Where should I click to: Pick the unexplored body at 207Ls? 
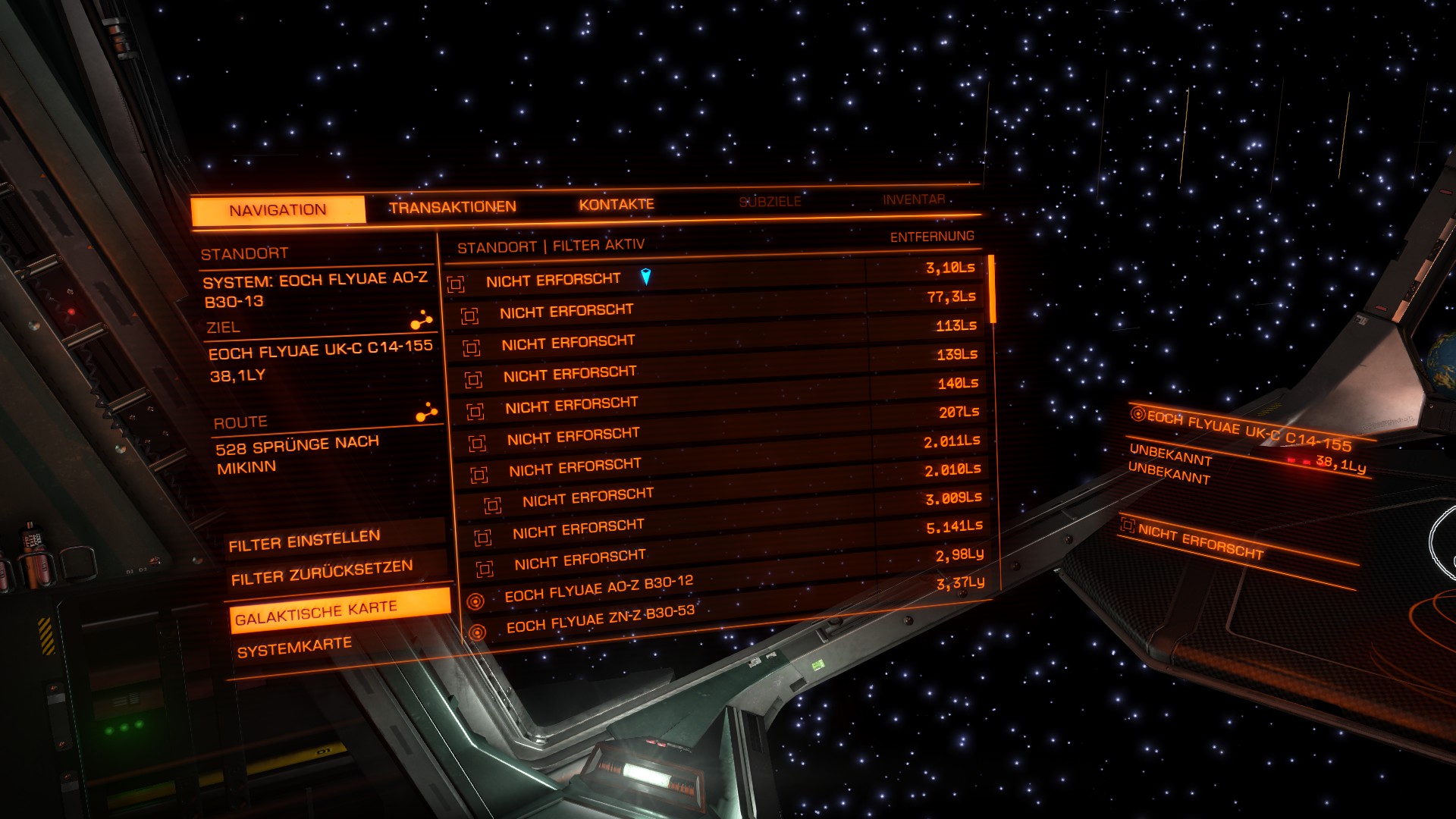pyautogui.click(x=573, y=405)
